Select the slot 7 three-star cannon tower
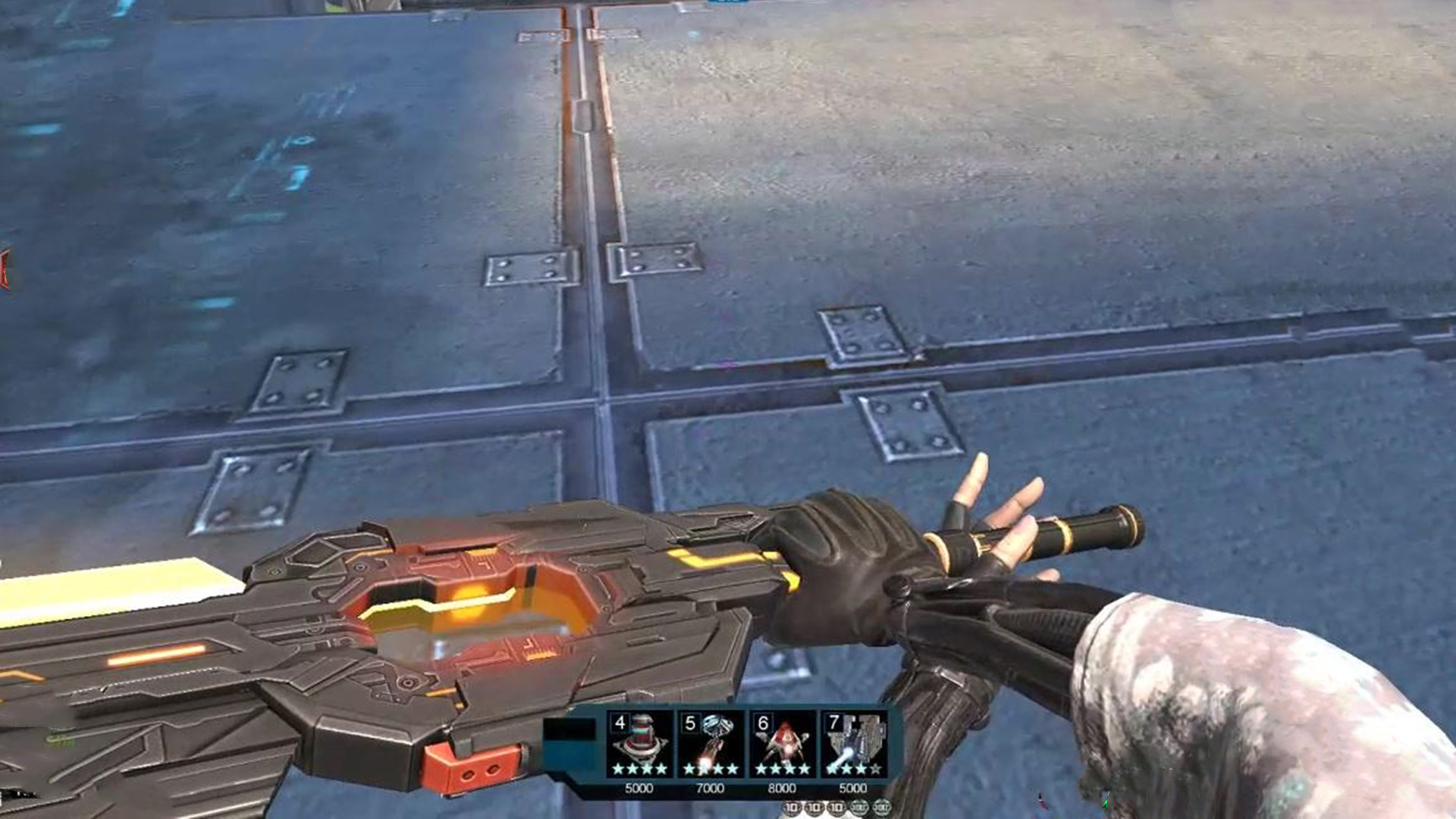 tap(853, 744)
